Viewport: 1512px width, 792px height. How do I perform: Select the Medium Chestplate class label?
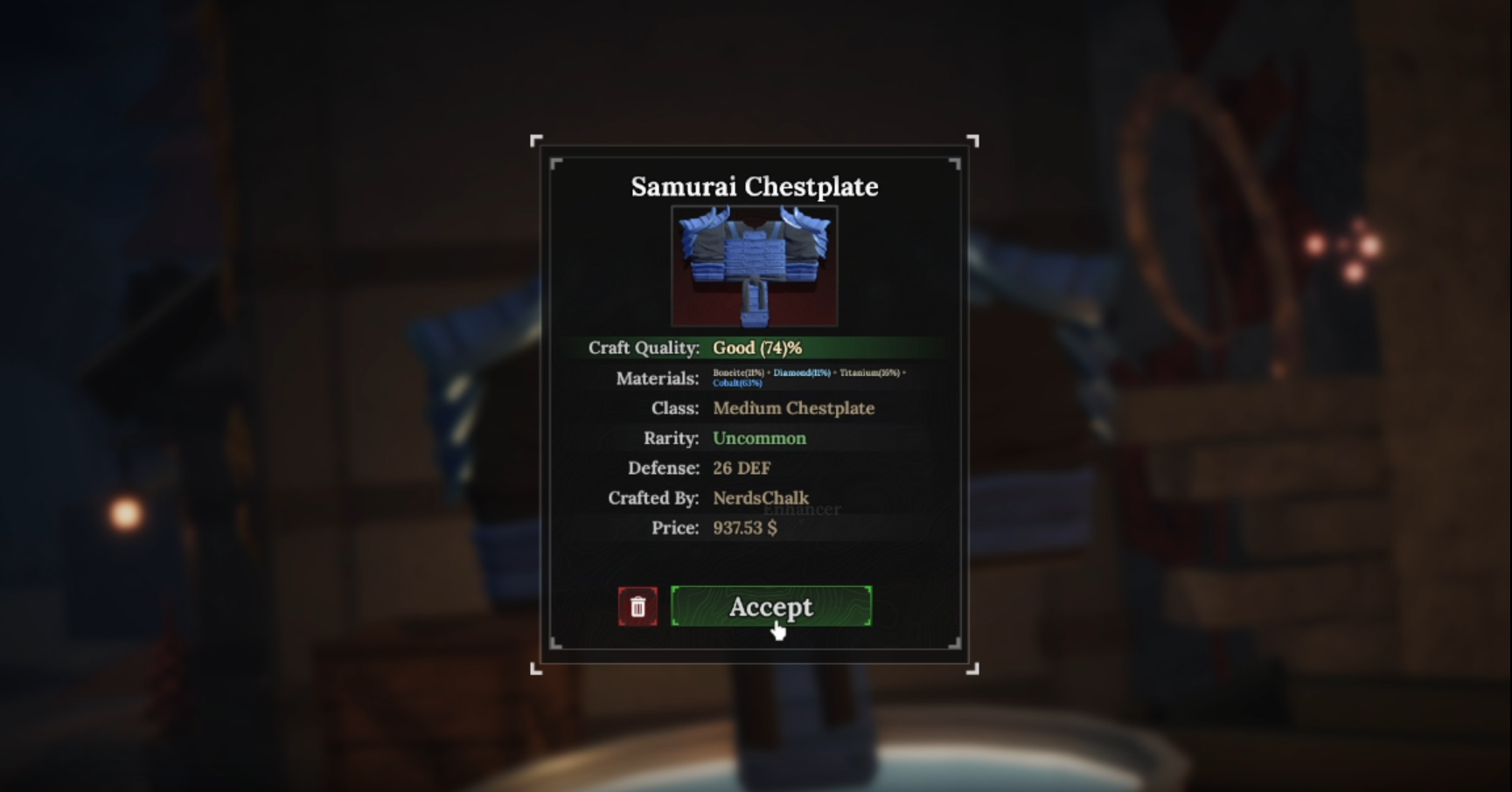click(793, 408)
